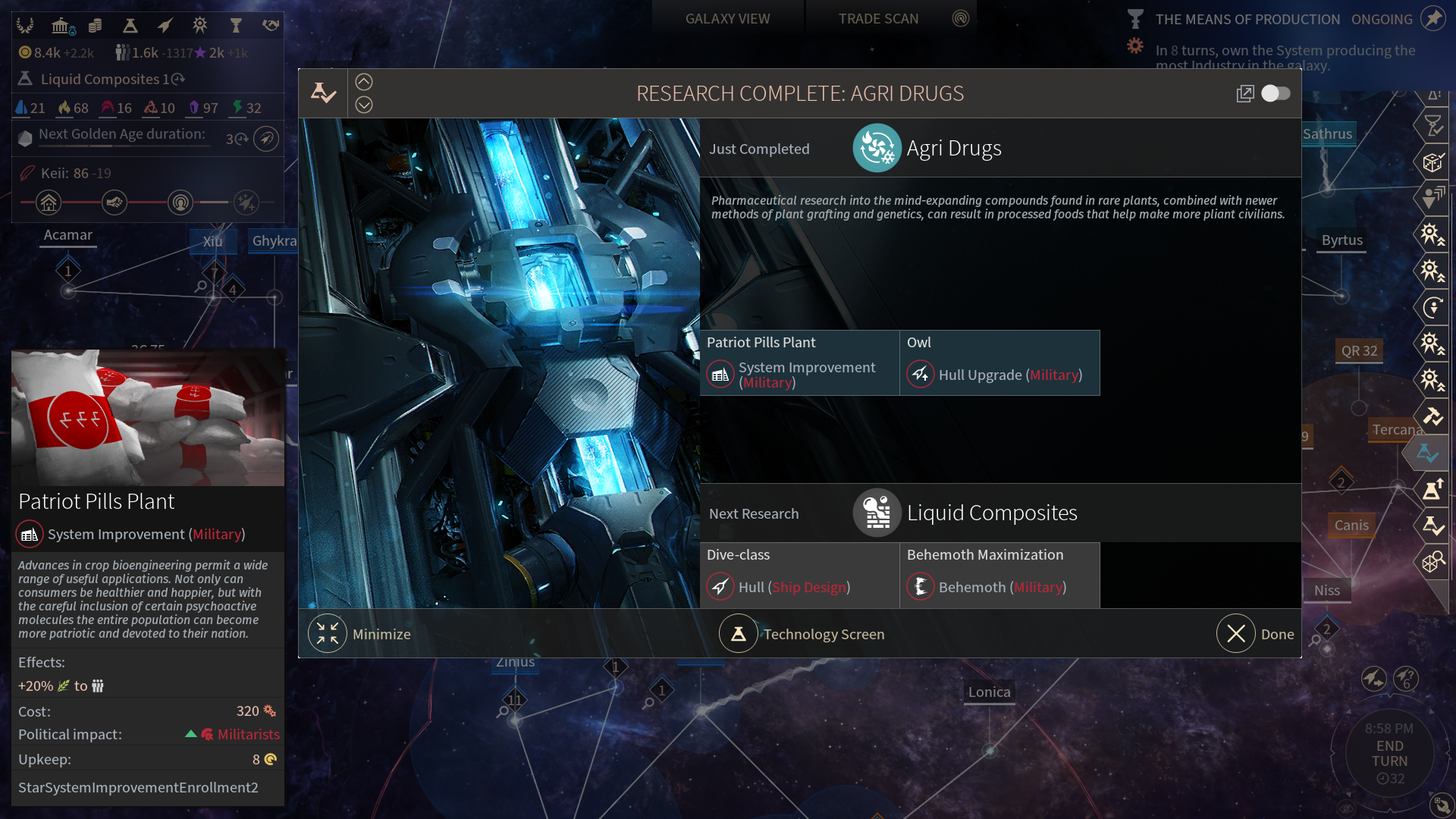Show previous notification with up arrow
This screenshot has height=819, width=1456.
(x=364, y=82)
